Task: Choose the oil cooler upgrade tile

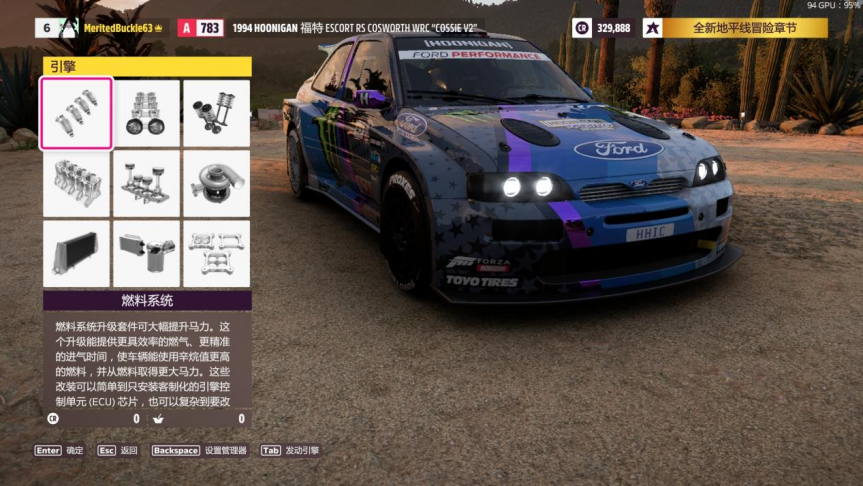Action: [x=147, y=254]
